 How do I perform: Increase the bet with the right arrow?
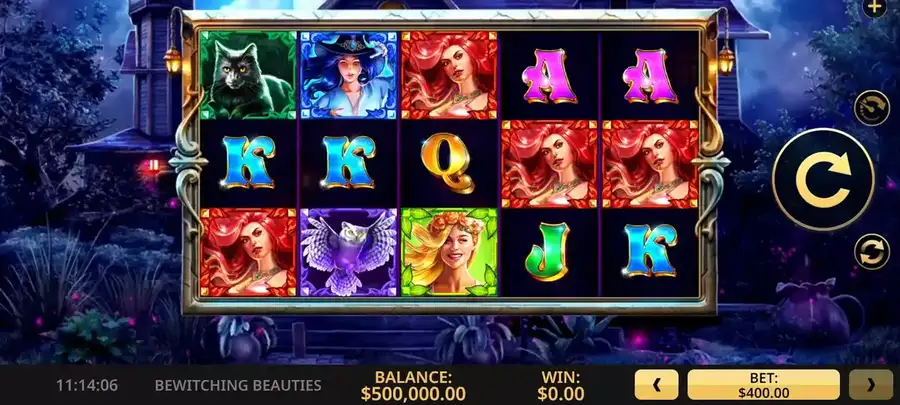[x=870, y=384]
